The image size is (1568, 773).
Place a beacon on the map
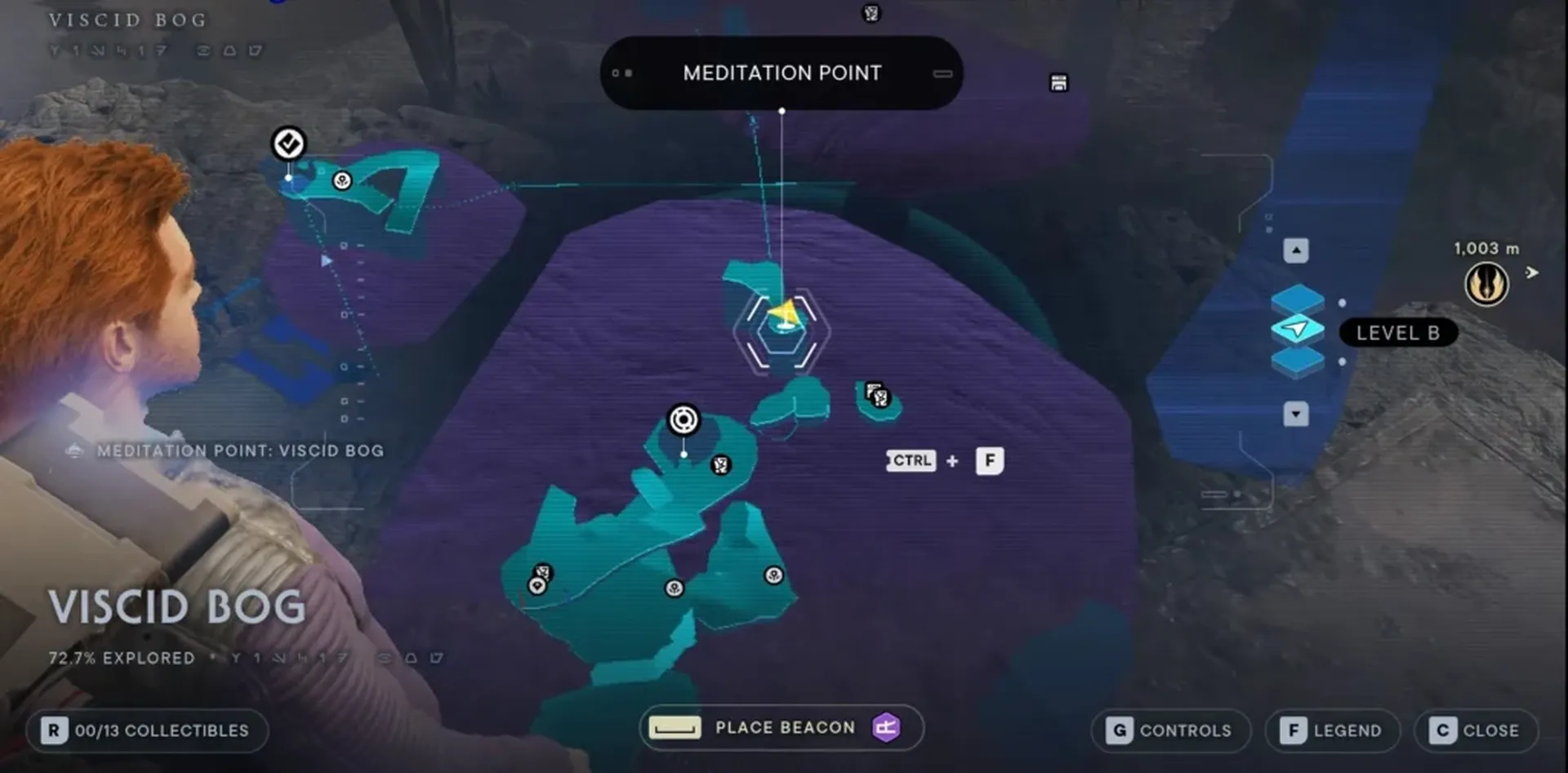point(782,727)
